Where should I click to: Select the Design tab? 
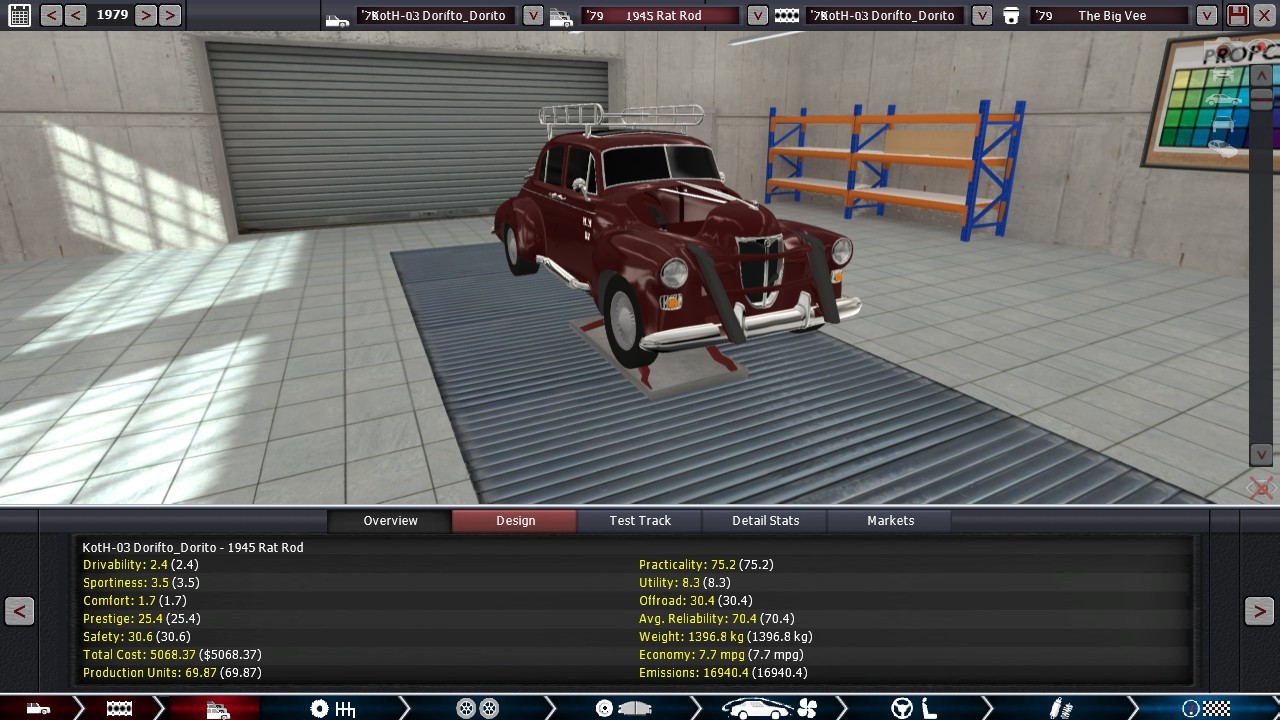tap(515, 520)
